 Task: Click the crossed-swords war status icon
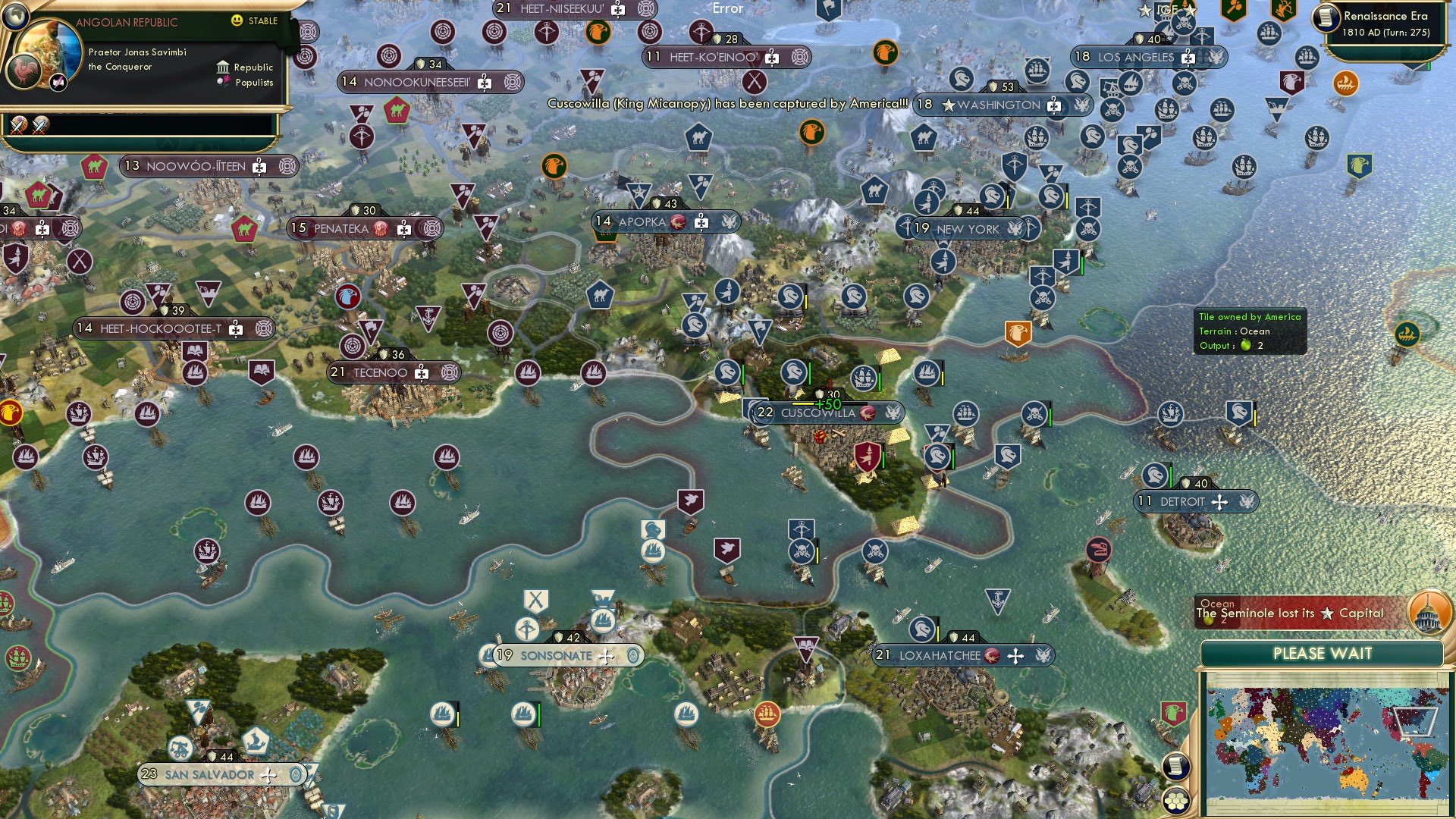coord(19,126)
